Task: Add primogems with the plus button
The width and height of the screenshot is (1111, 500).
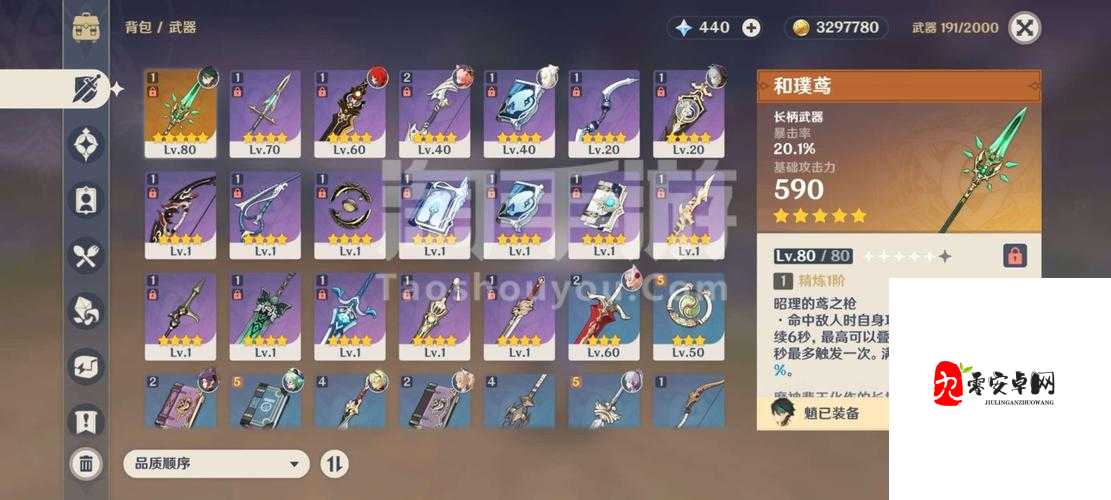Action: click(751, 28)
